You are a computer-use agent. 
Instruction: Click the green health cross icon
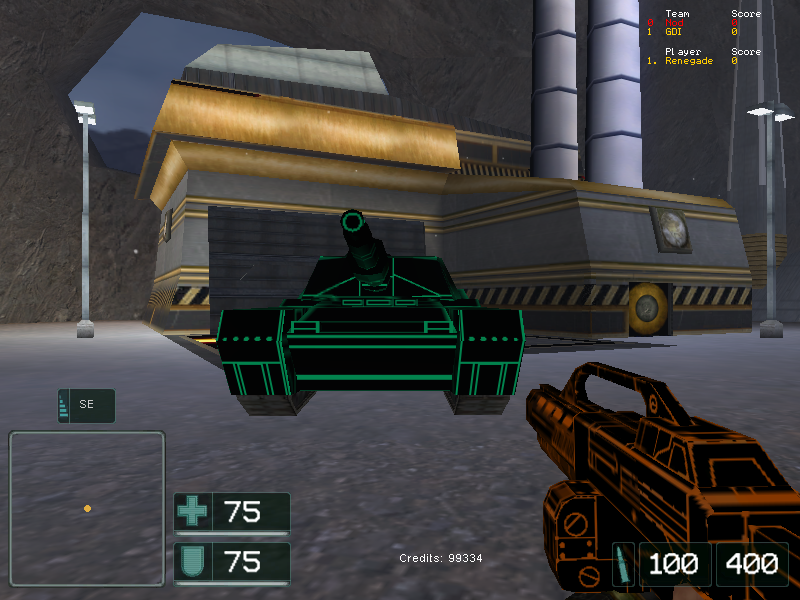[x=192, y=512]
